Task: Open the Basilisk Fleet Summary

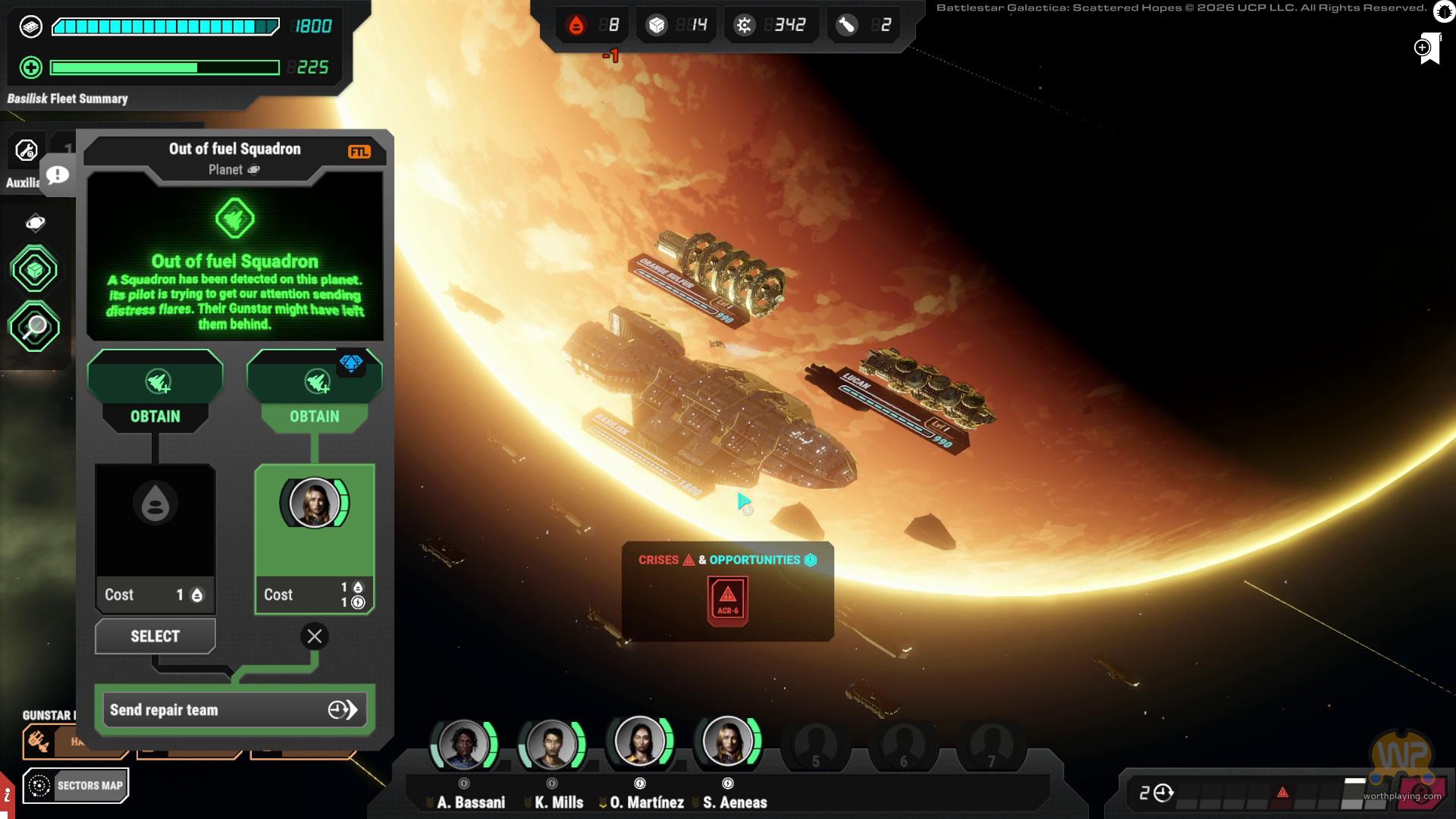Action: (67, 99)
